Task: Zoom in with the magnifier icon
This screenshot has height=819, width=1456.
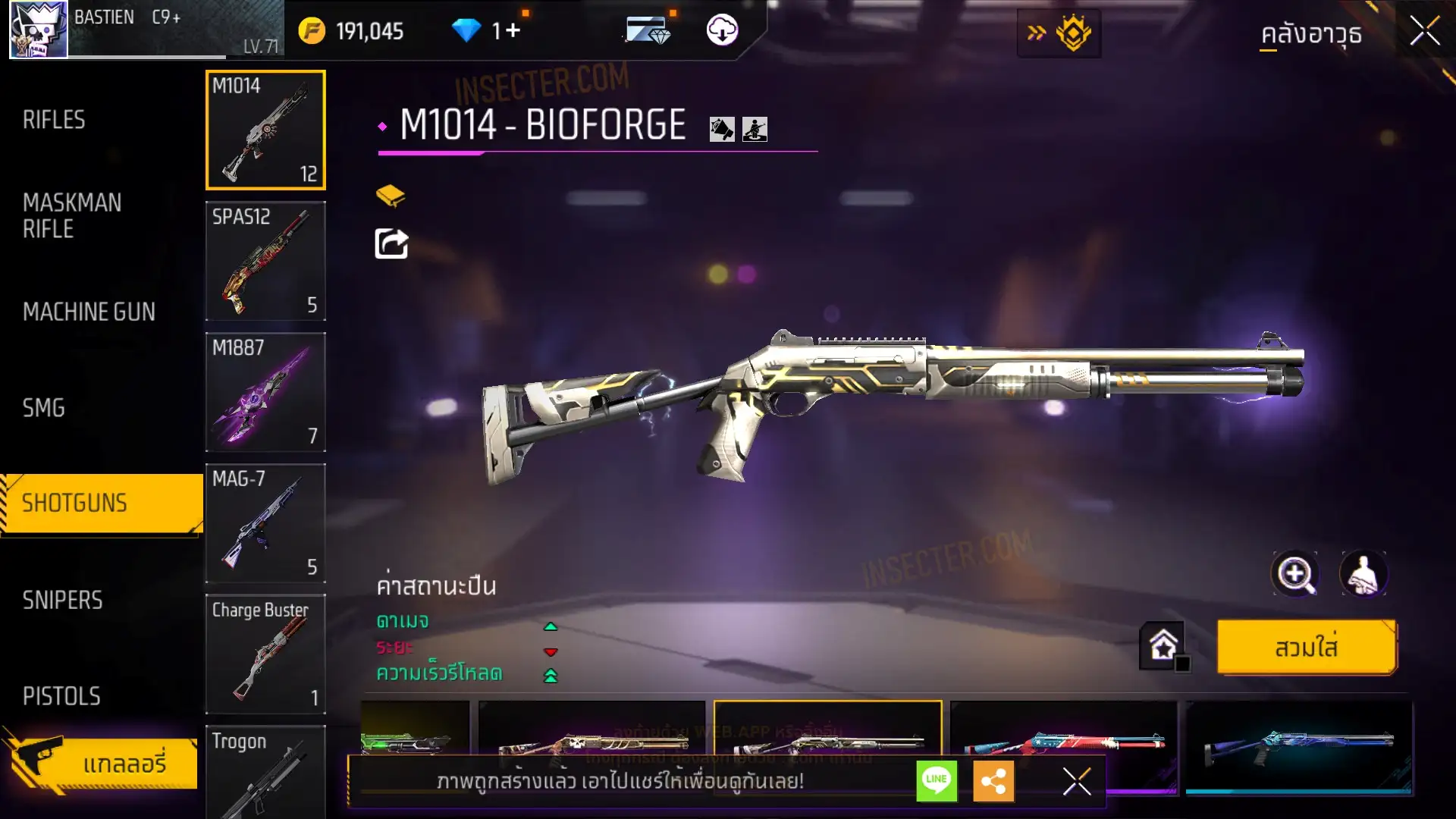Action: 1294,574
